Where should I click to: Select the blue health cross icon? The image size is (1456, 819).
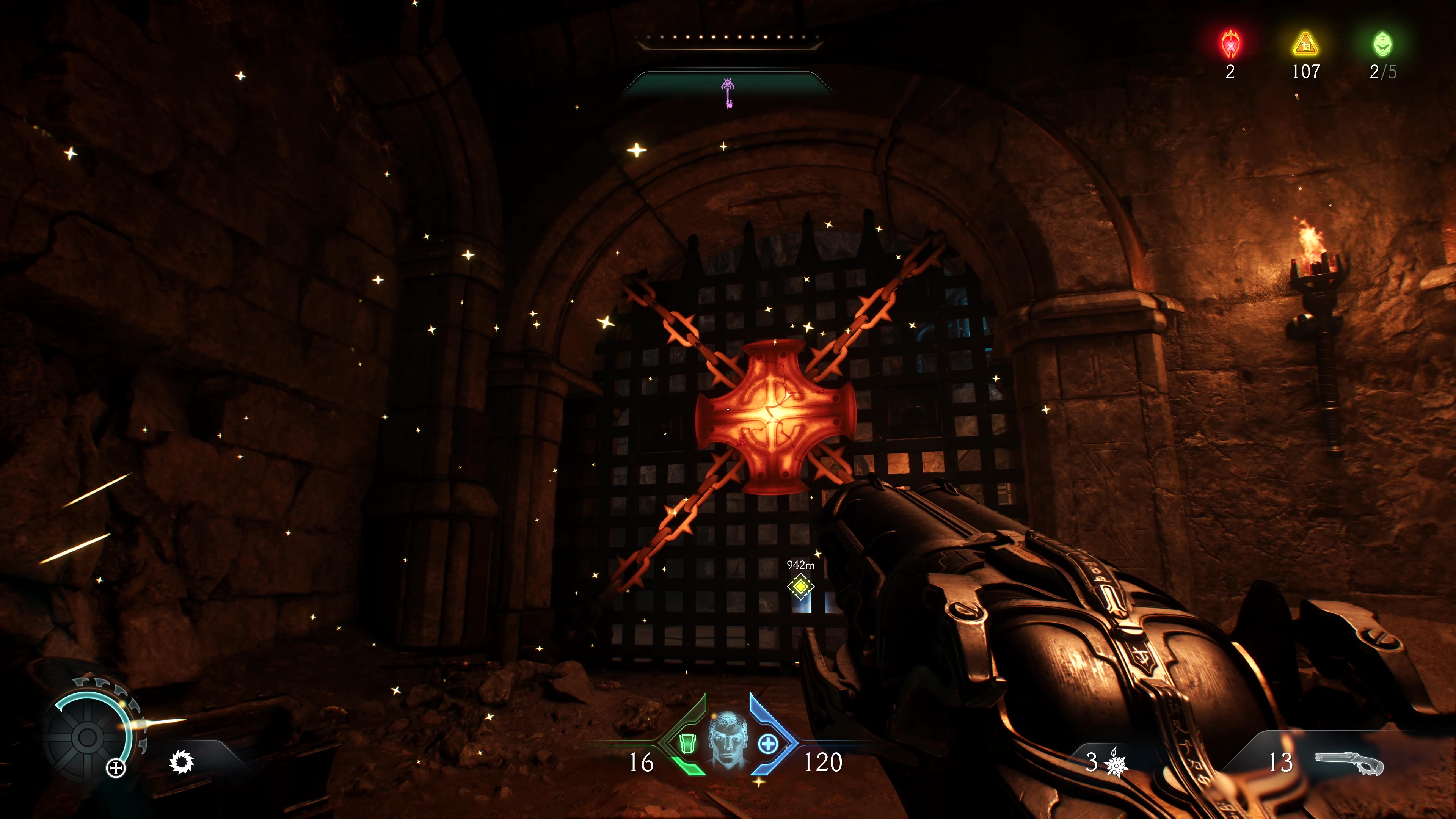click(767, 744)
